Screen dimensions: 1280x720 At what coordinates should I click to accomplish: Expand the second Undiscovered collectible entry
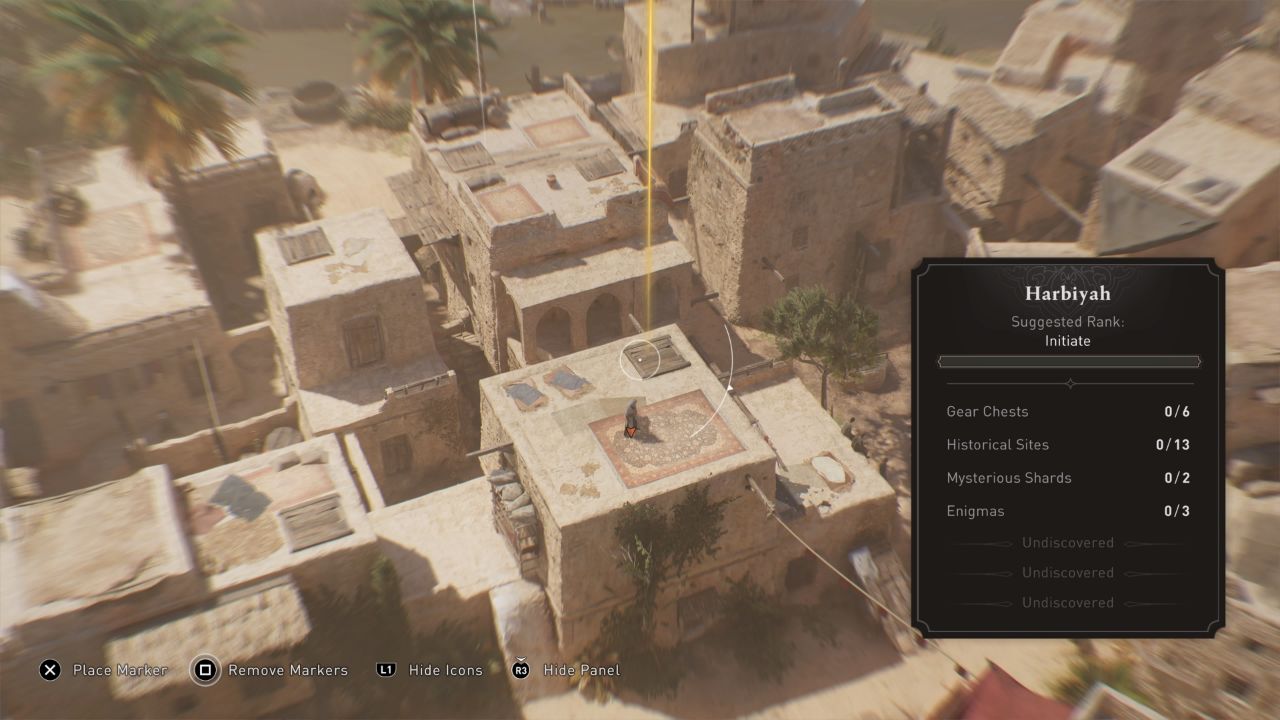pyautogui.click(x=1067, y=572)
